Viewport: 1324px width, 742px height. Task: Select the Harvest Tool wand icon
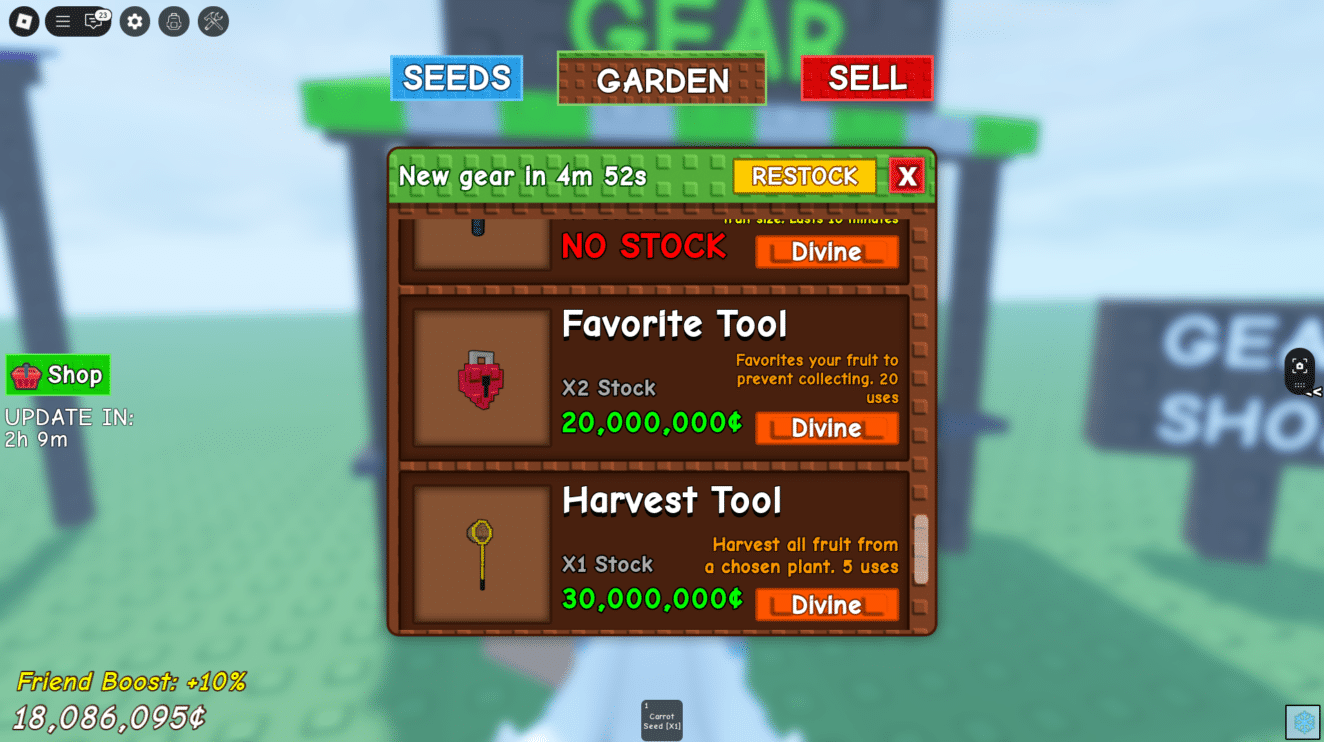point(480,552)
